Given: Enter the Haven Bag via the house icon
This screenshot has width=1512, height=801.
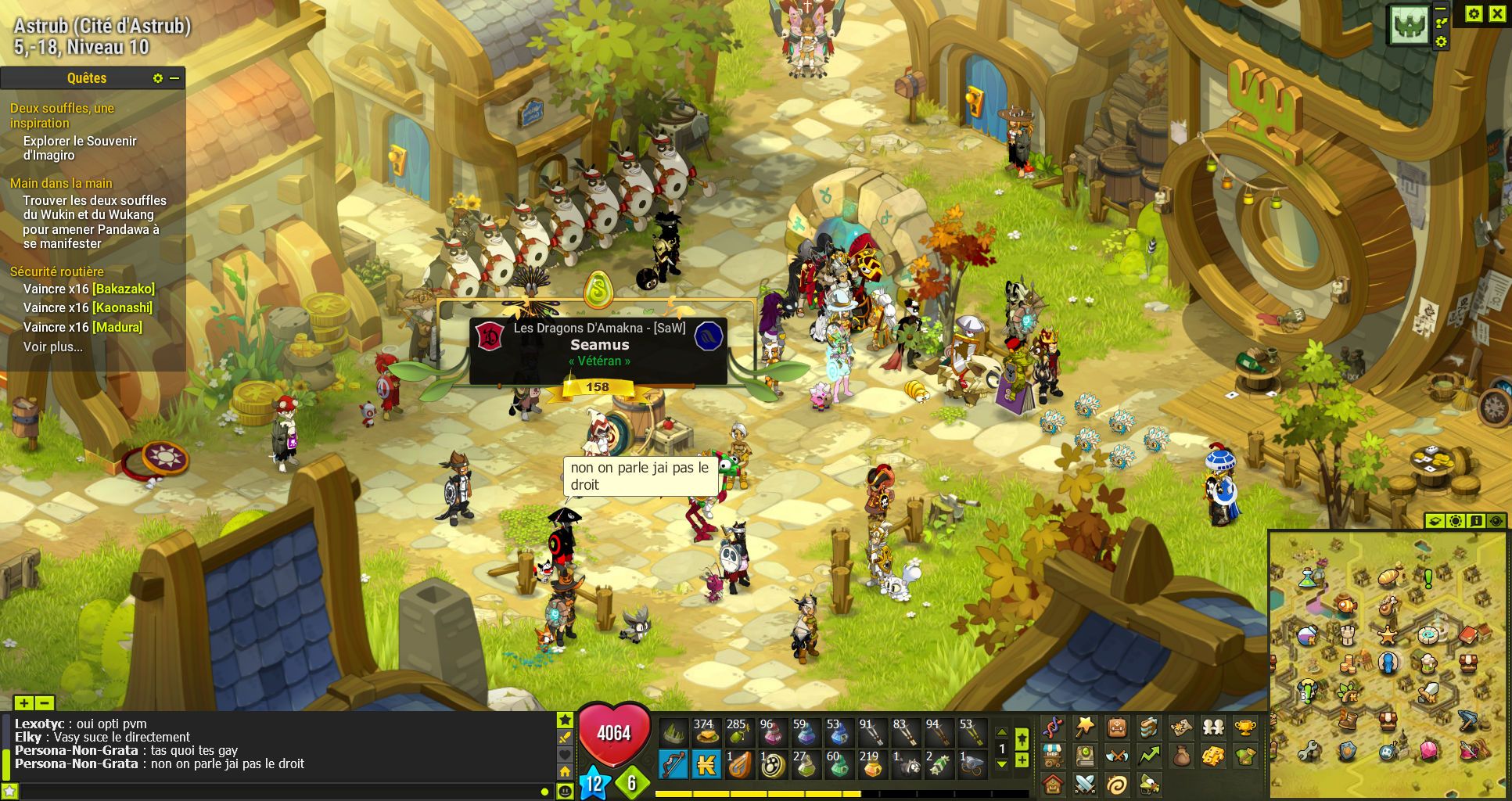Looking at the screenshot, I should click(x=1053, y=784).
